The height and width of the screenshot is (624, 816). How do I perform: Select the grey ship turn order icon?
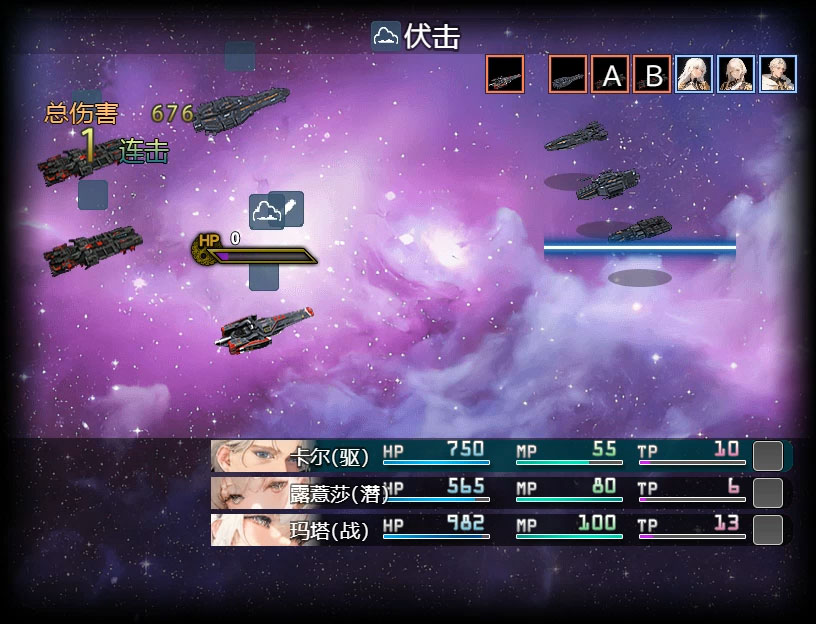(568, 74)
